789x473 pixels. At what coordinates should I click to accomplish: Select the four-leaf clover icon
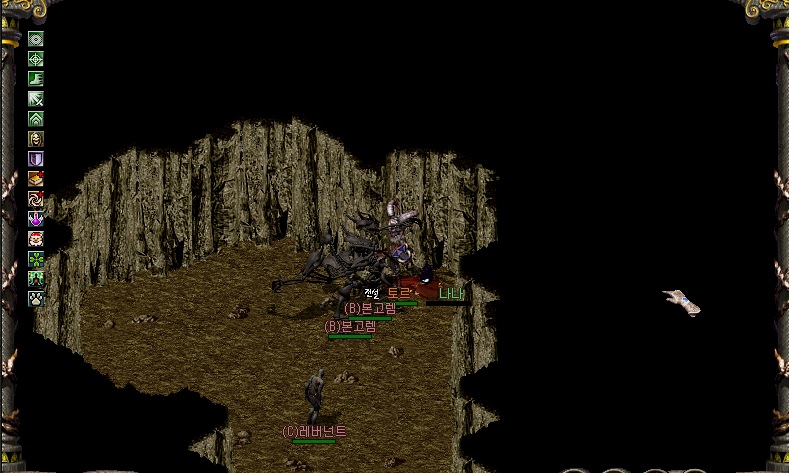tap(36, 259)
